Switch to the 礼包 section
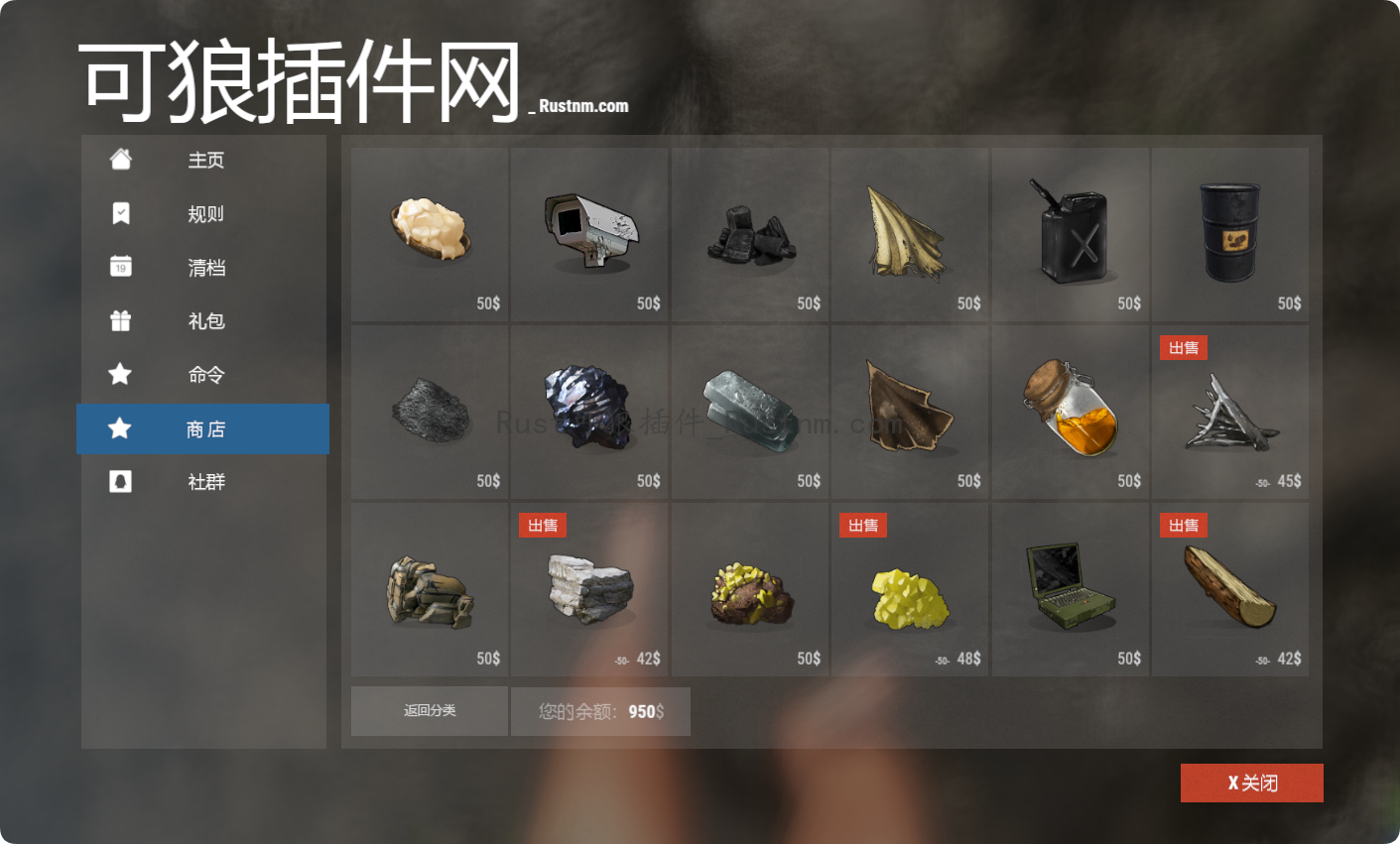 (206, 320)
